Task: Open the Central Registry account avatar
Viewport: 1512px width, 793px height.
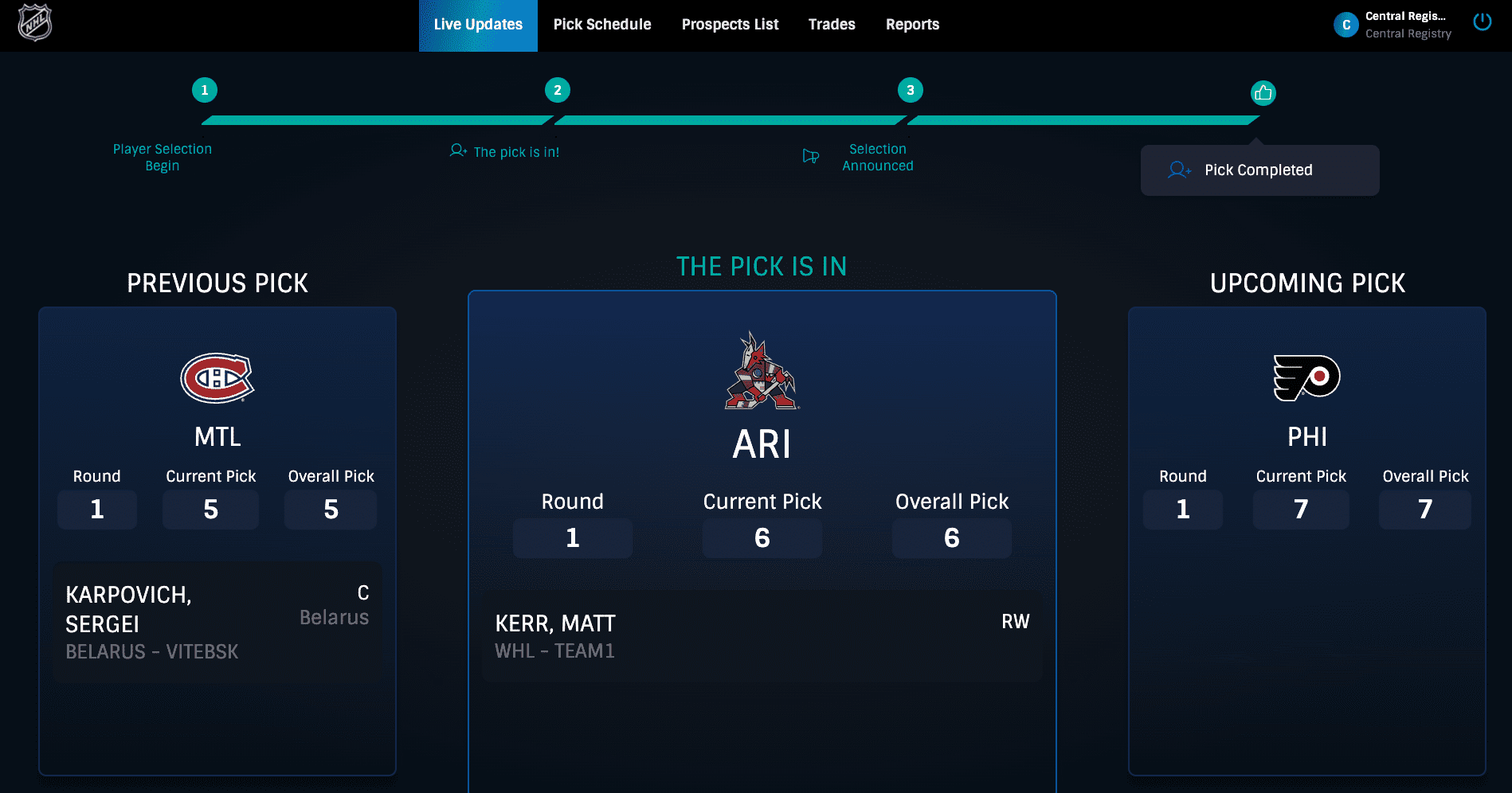Action: 1346,25
